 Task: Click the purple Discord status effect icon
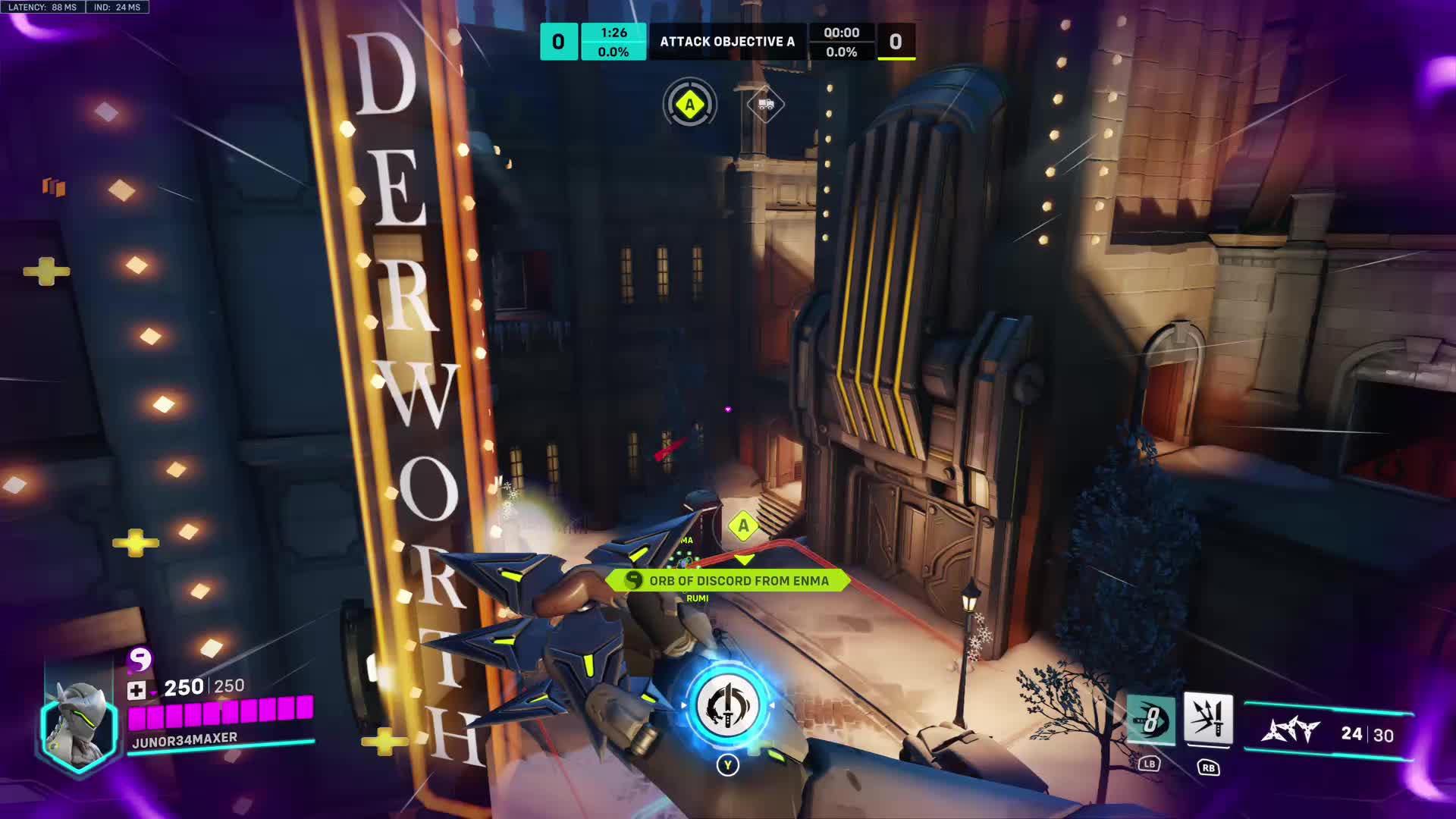tap(140, 660)
